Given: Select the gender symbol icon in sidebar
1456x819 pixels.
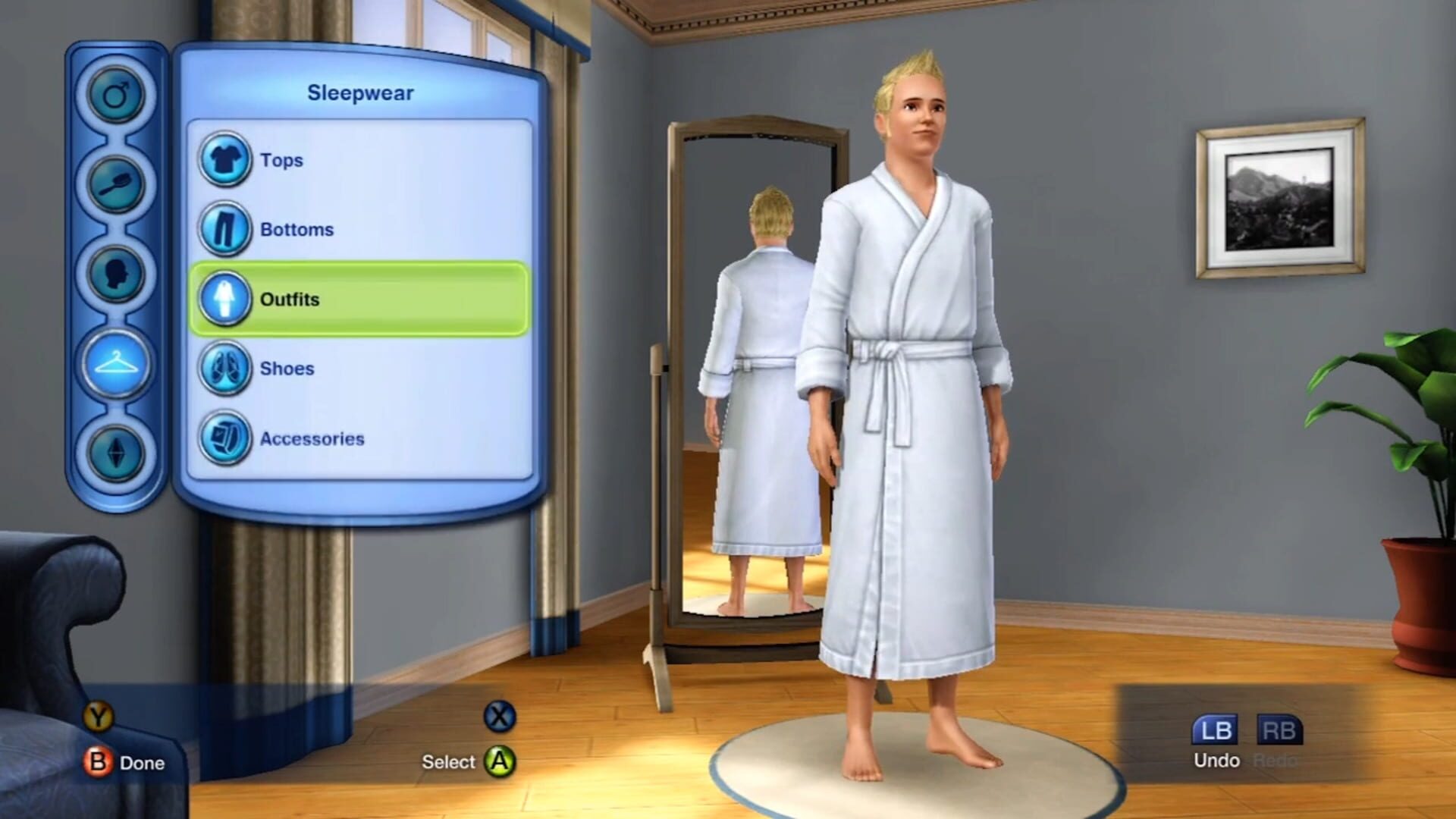Looking at the screenshot, I should point(115,93).
